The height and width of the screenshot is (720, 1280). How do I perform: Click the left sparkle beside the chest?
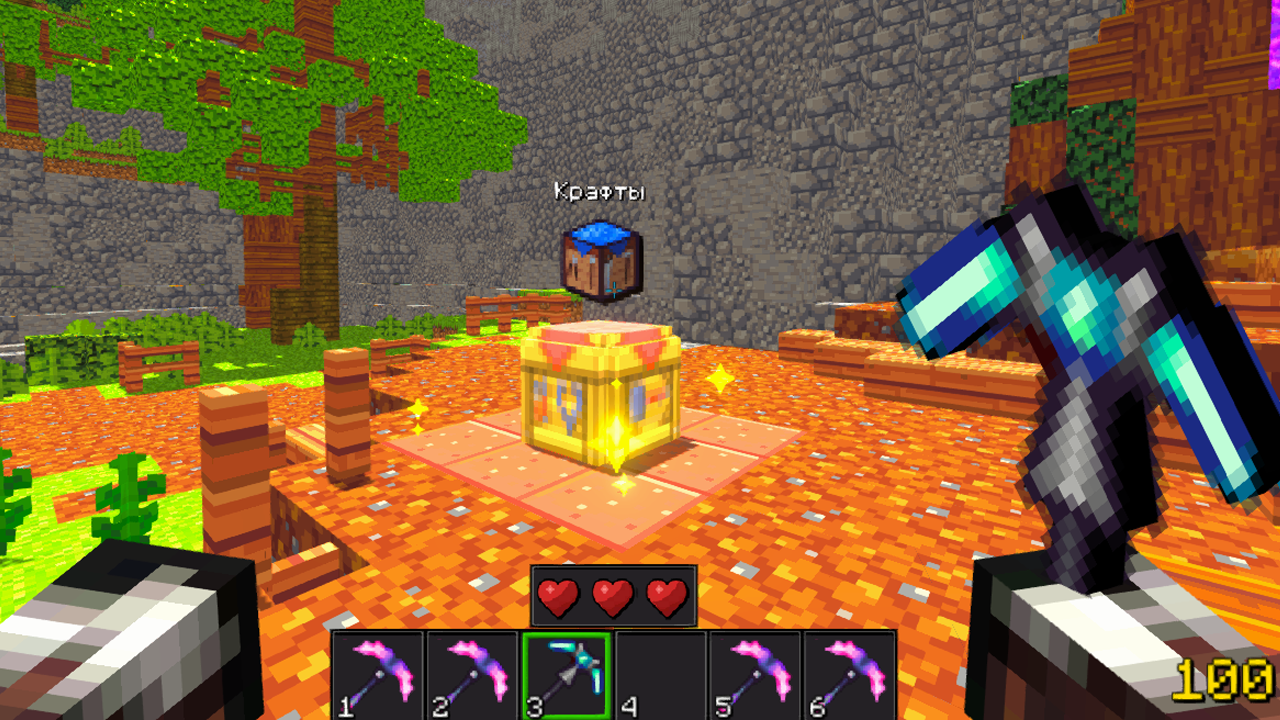420,409
